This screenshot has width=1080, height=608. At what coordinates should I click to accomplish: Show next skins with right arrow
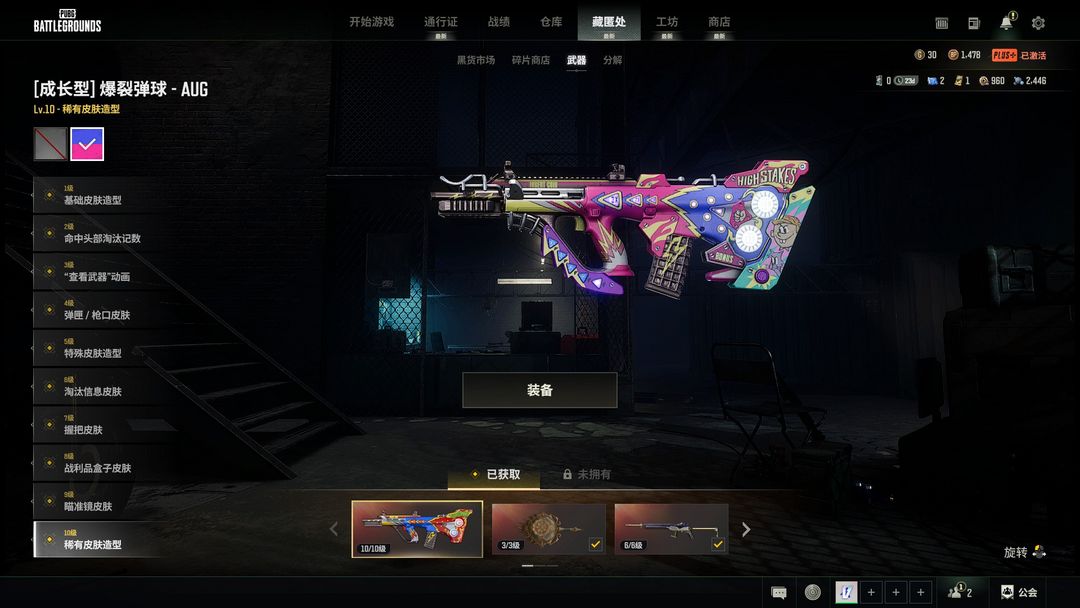coord(746,529)
